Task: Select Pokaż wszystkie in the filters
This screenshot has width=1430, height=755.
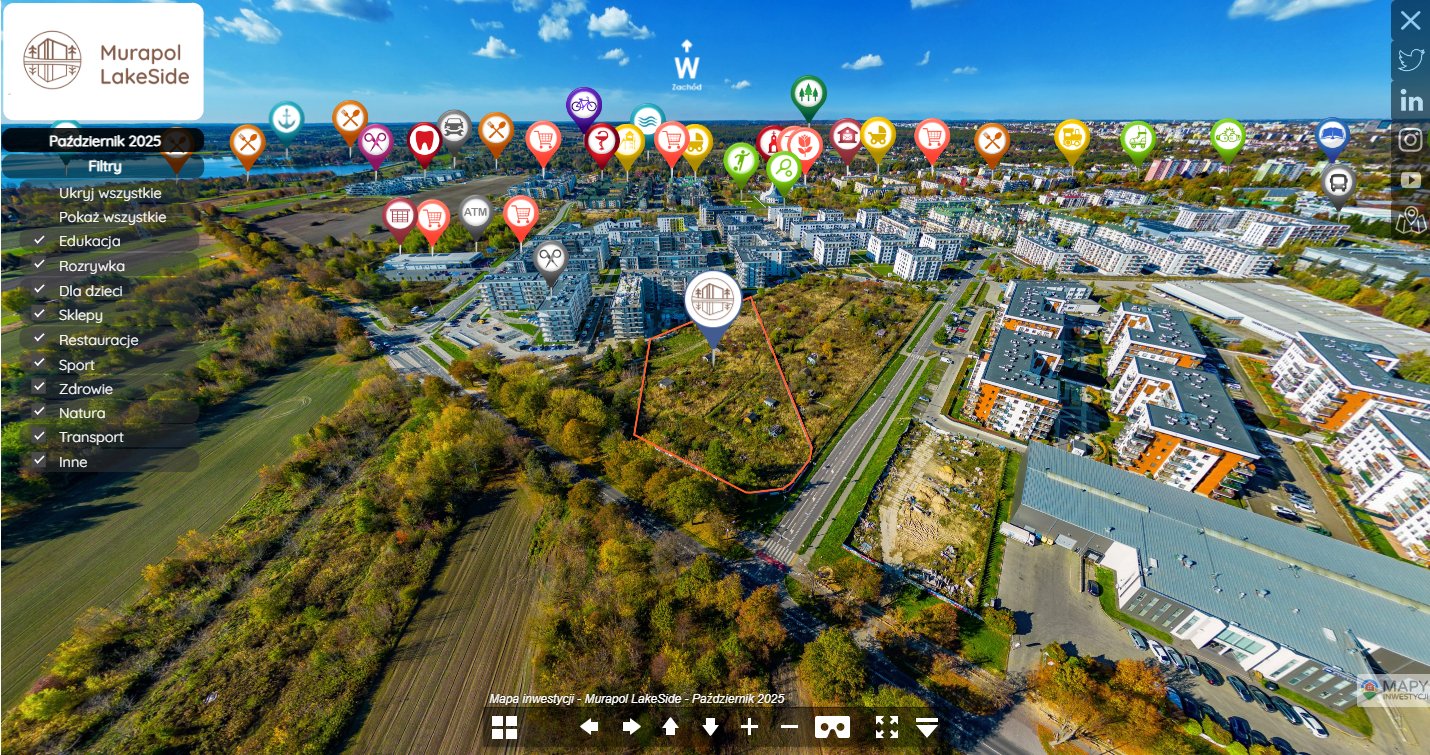Action: [112, 217]
